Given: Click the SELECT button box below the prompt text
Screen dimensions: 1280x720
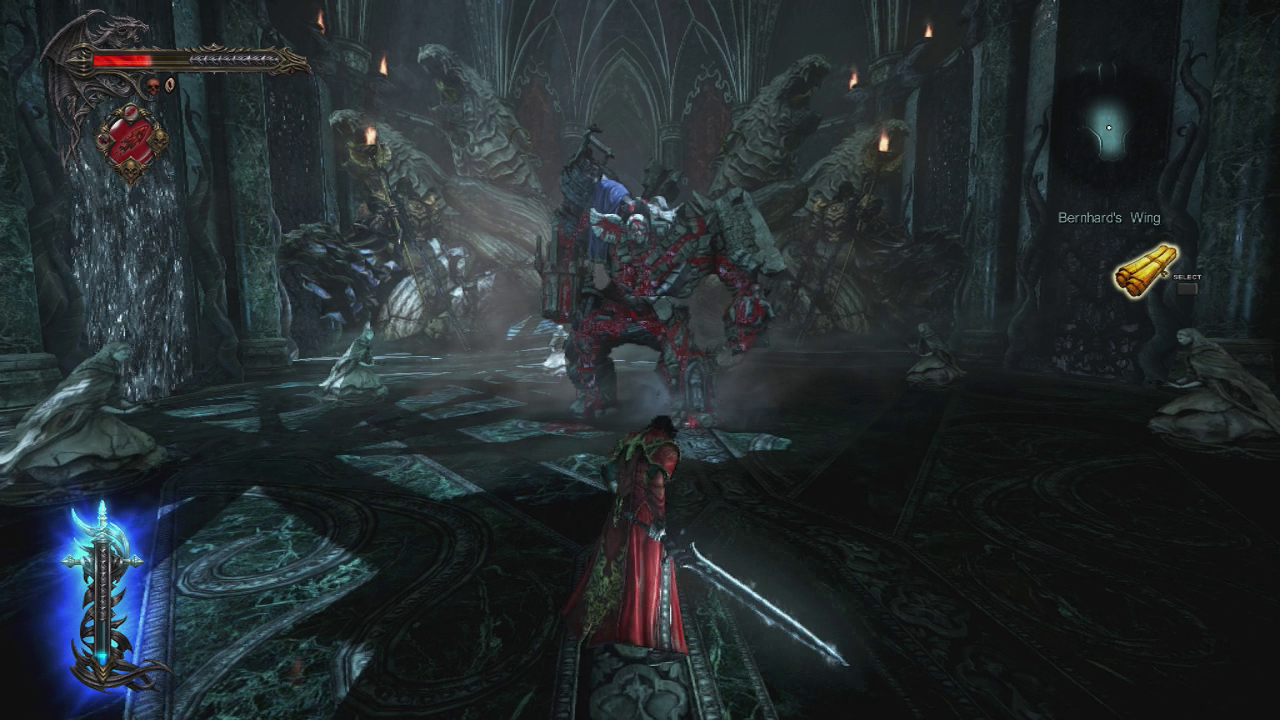Looking at the screenshot, I should (x=1187, y=289).
